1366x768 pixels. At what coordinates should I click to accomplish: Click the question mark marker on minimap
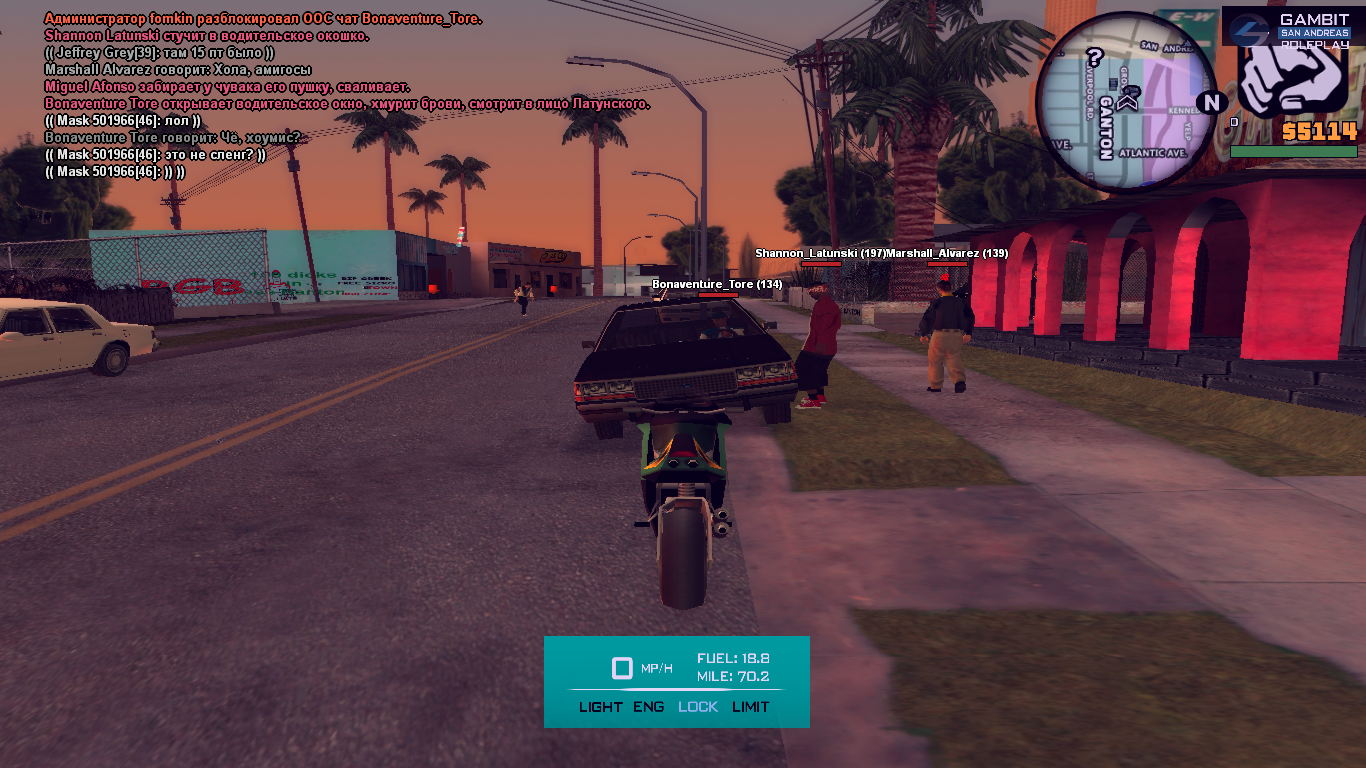(1095, 57)
